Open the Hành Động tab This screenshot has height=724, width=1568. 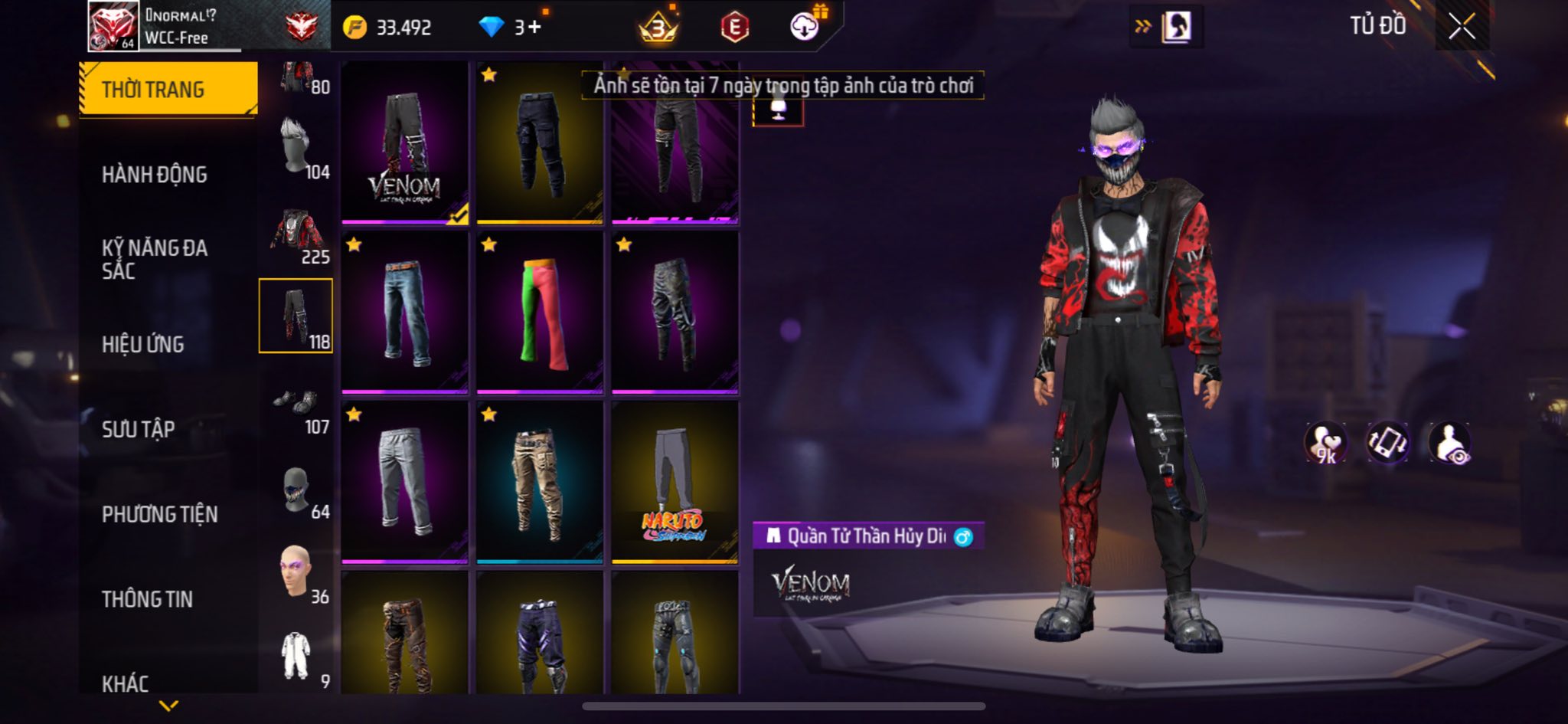[155, 175]
